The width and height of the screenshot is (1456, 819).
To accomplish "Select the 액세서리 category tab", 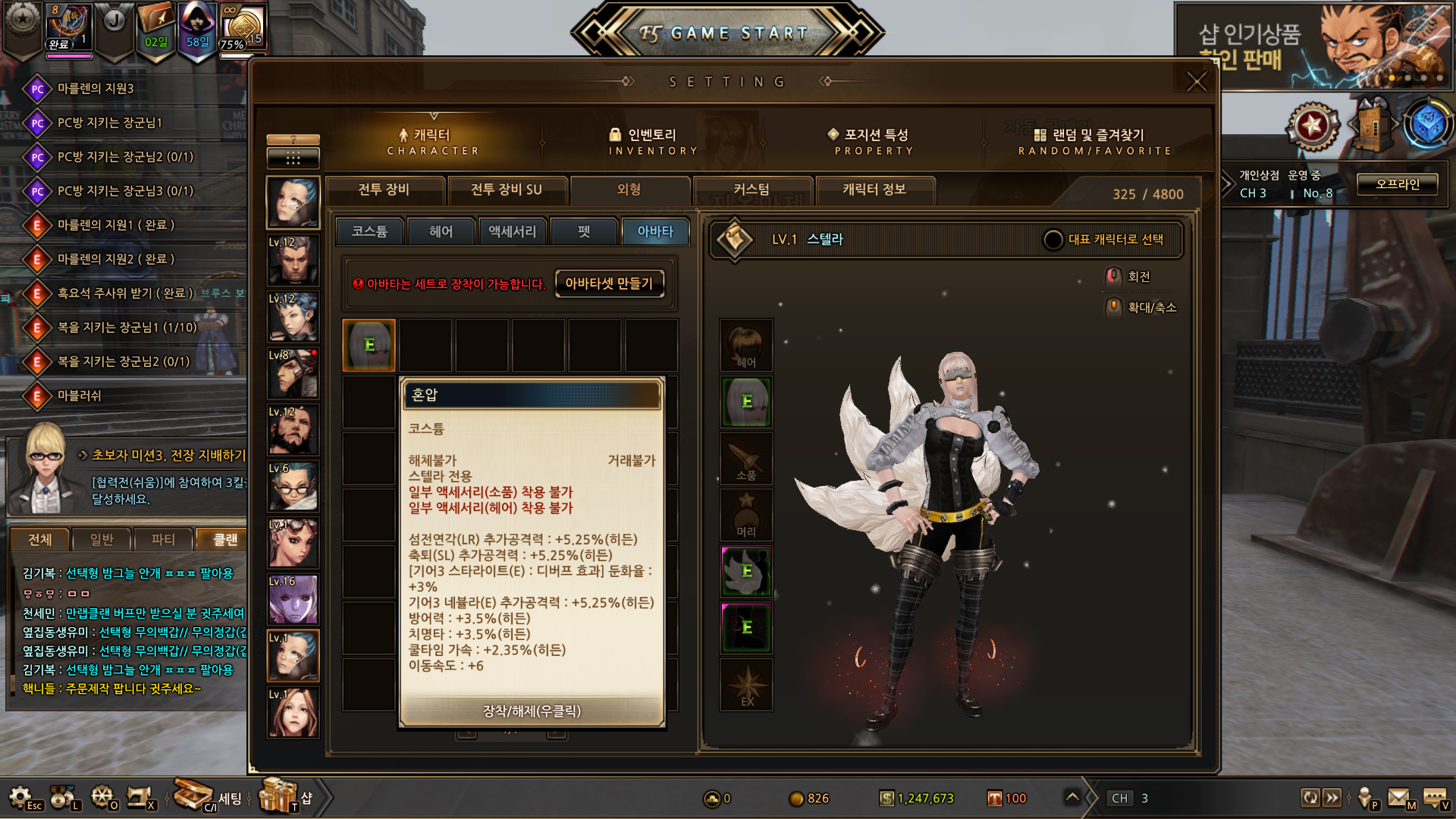I will tap(512, 231).
